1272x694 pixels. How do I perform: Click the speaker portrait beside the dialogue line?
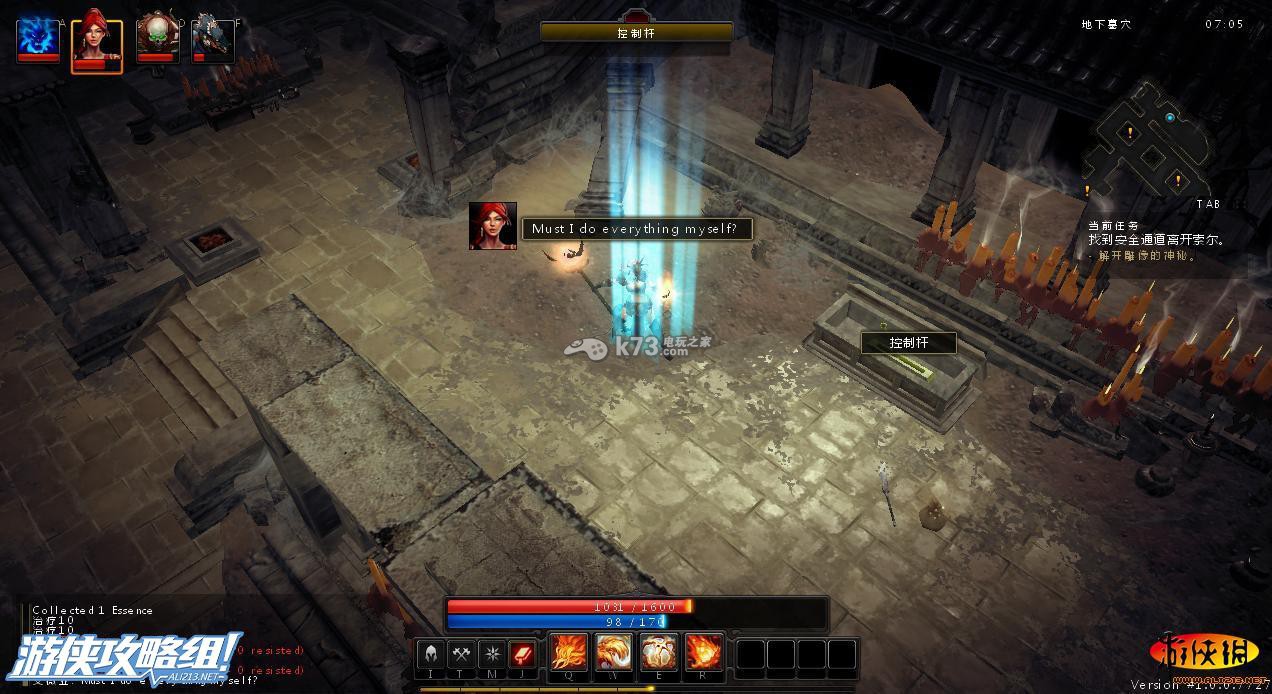click(x=493, y=226)
